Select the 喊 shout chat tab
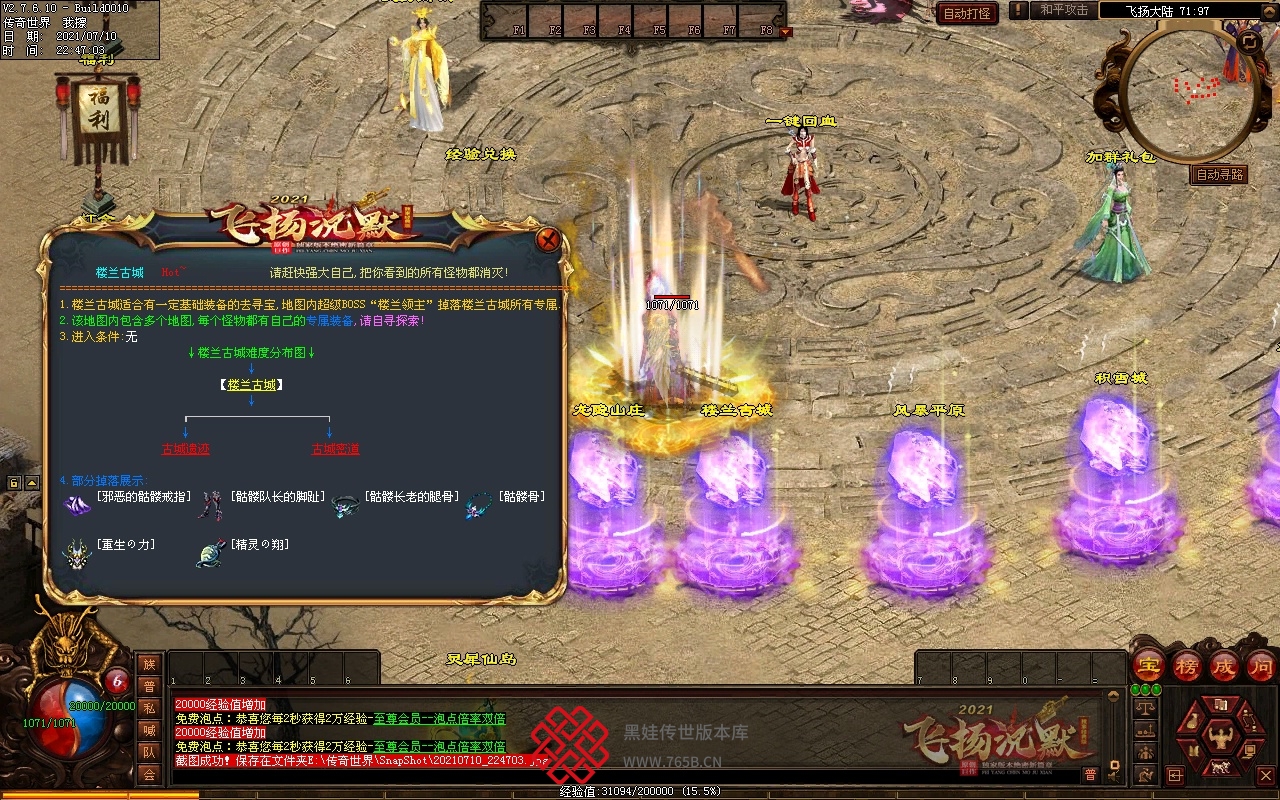Viewport: 1280px width, 800px height. tap(149, 730)
